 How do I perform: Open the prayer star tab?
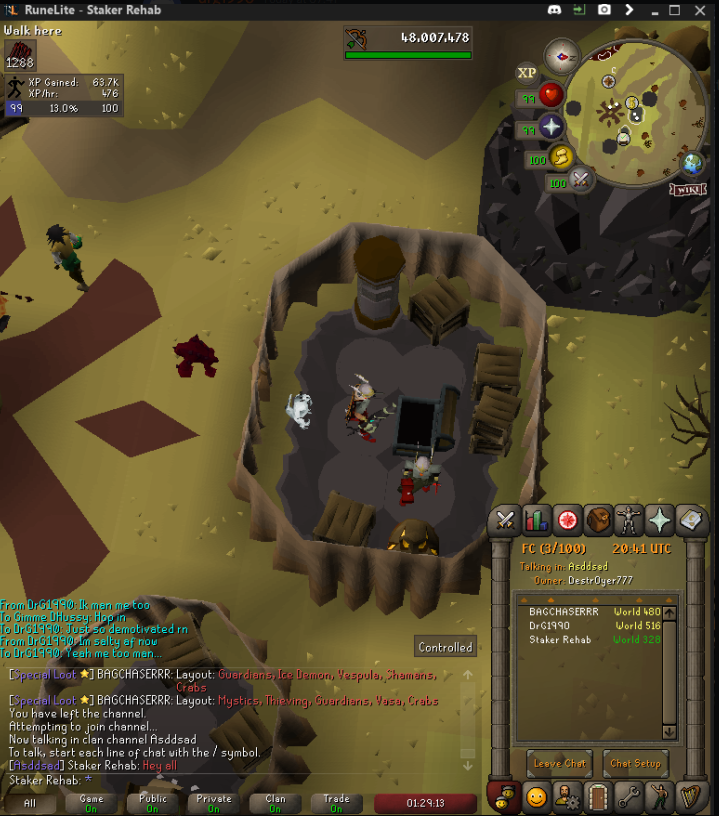click(660, 520)
